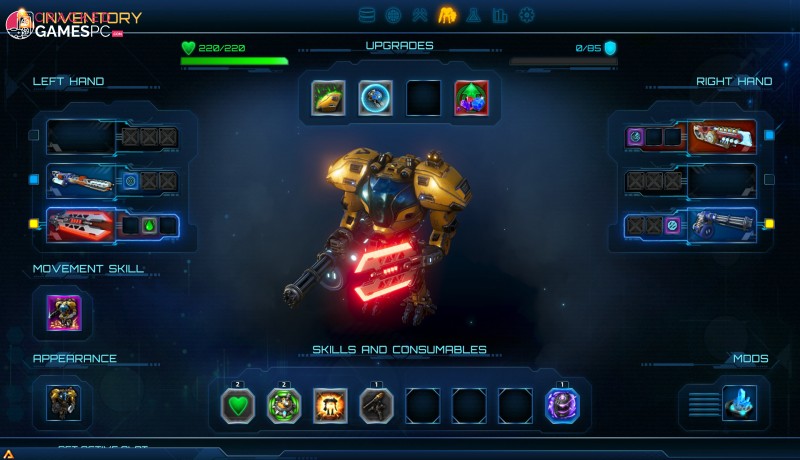Open the blue crystal Mods slot
This screenshot has height=460, width=800.
pyautogui.click(x=740, y=402)
